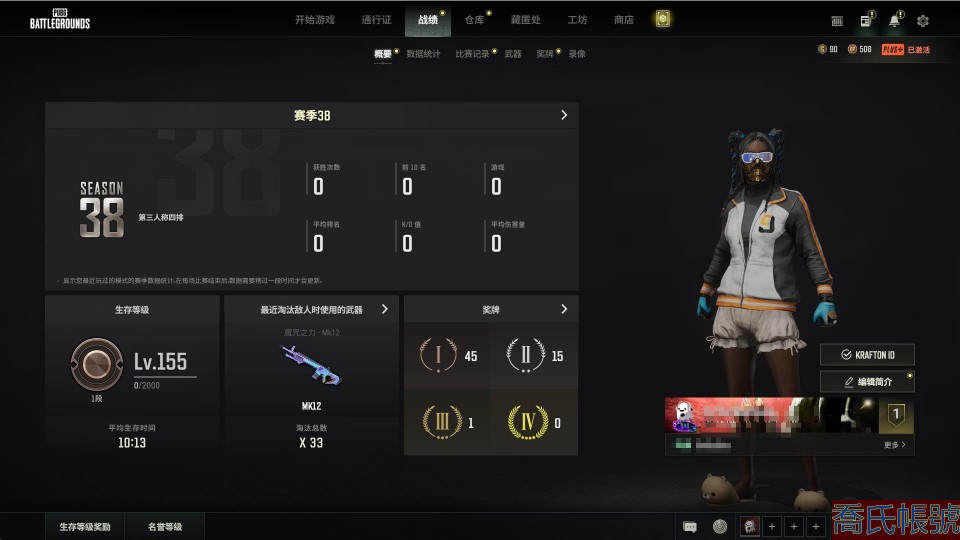The image size is (960, 540).
Task: Check the notification bell
Action: tap(894, 21)
